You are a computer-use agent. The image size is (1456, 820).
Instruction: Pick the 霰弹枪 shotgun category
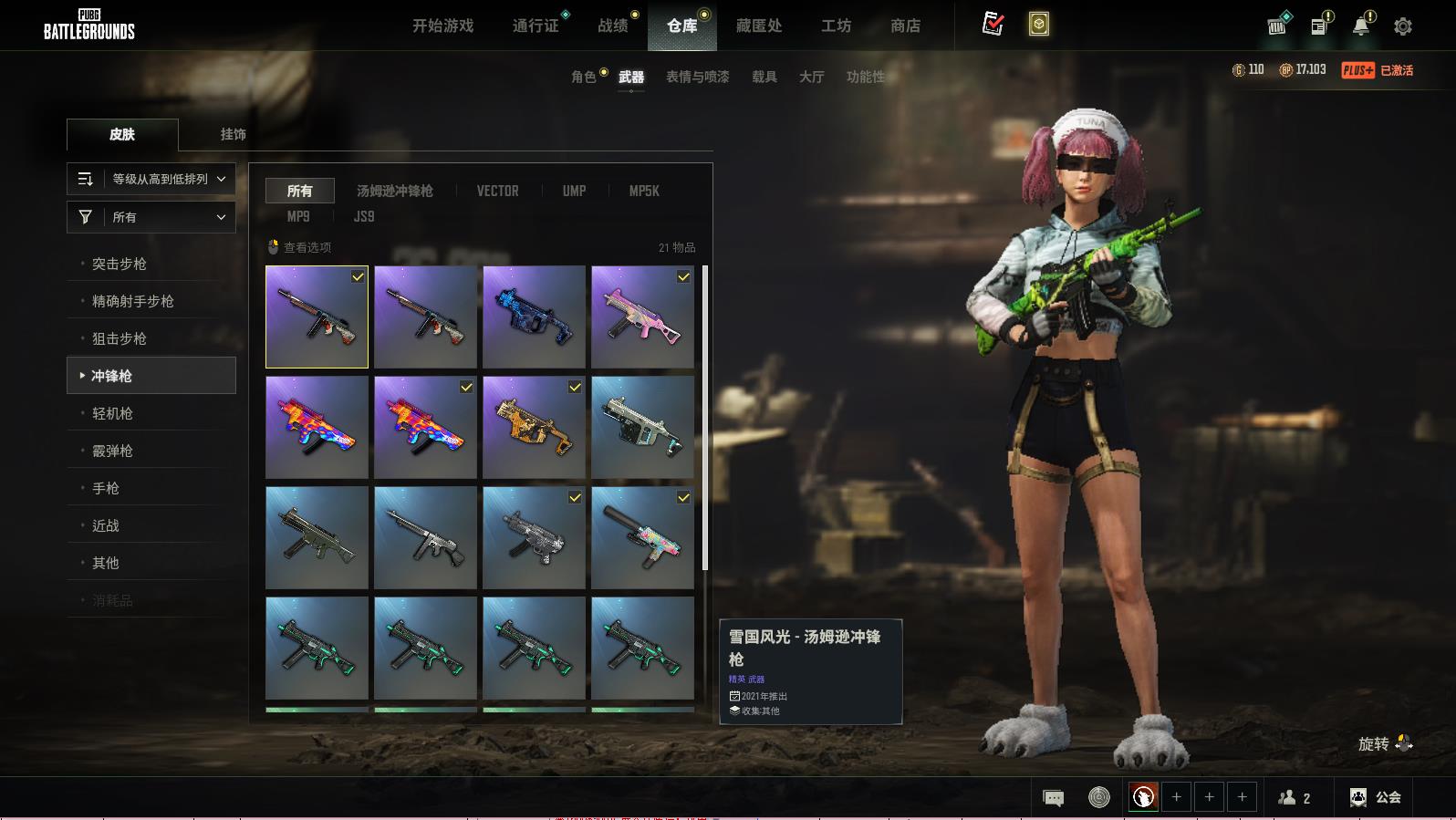[x=112, y=451]
